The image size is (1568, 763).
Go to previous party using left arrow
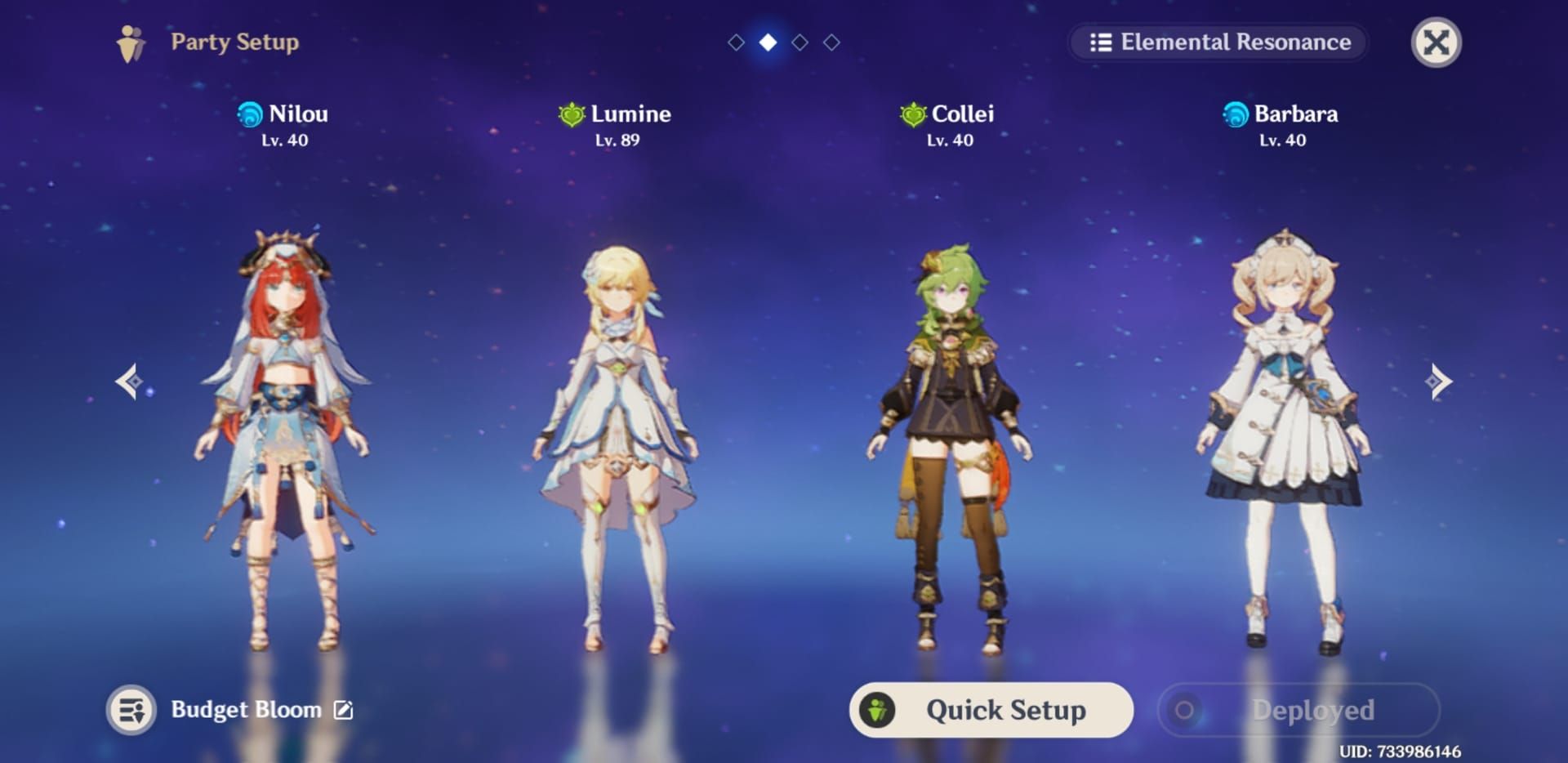[129, 381]
